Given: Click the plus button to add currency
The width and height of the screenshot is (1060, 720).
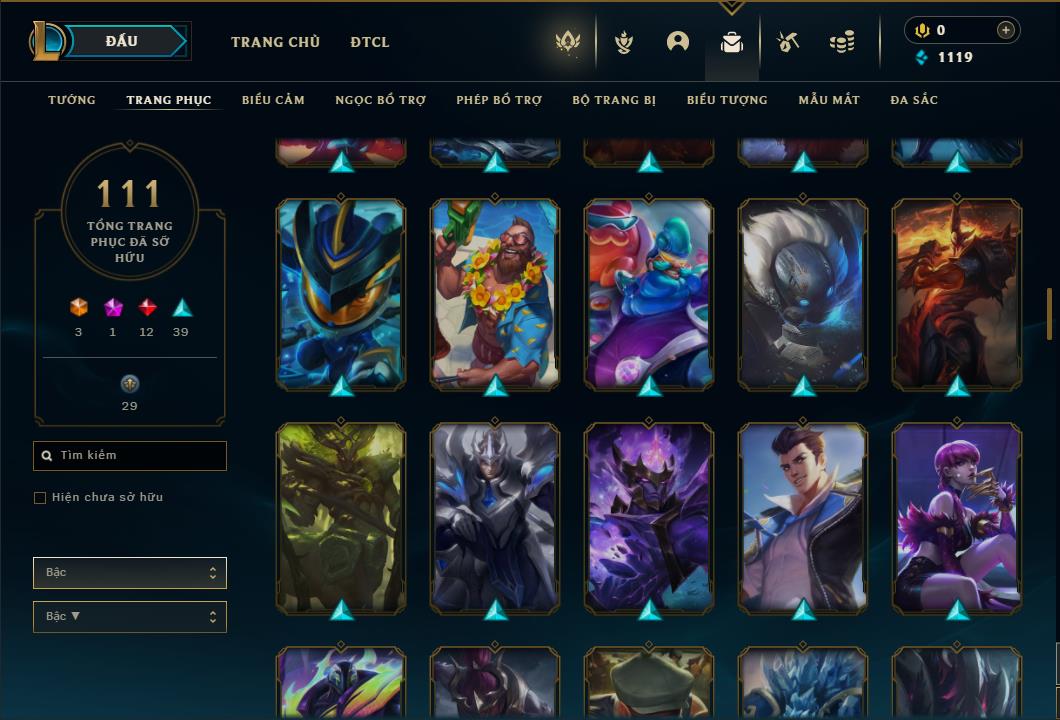Looking at the screenshot, I should coord(1006,30).
